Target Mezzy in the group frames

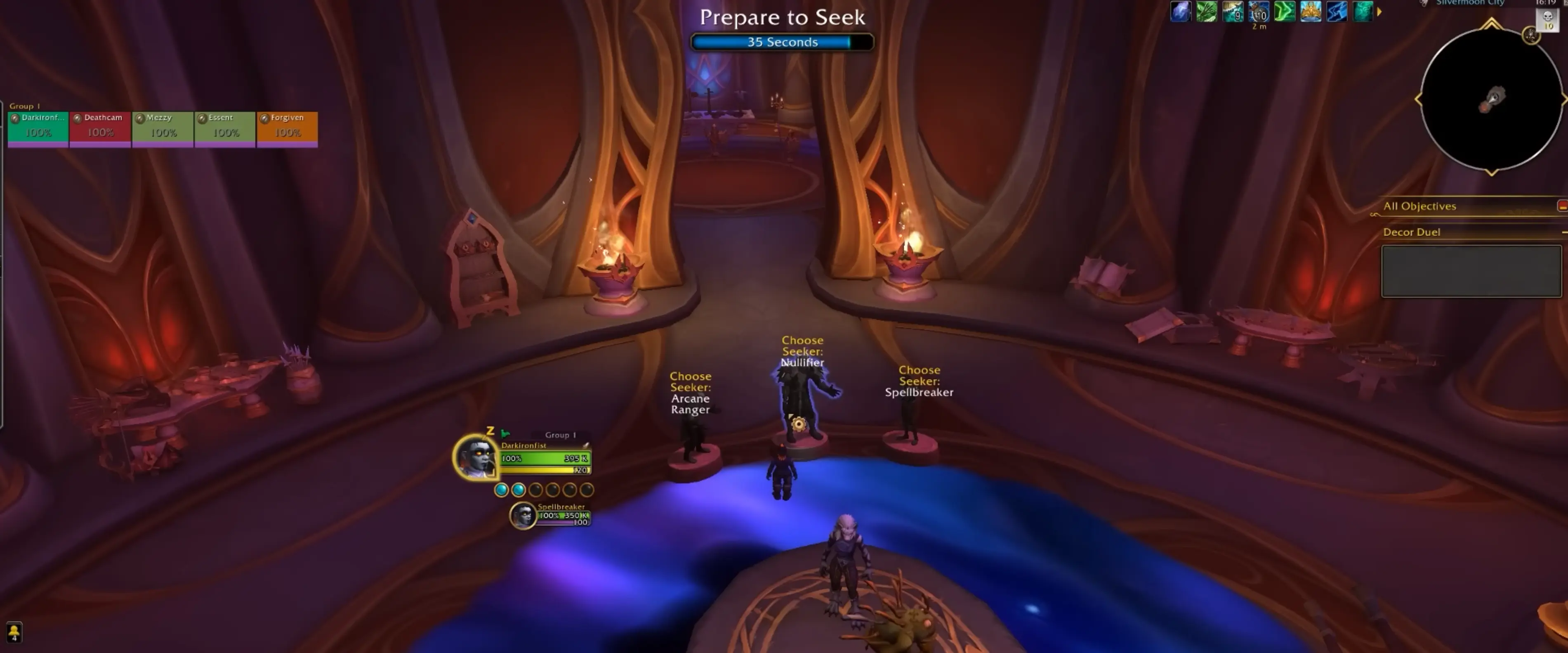click(x=163, y=128)
